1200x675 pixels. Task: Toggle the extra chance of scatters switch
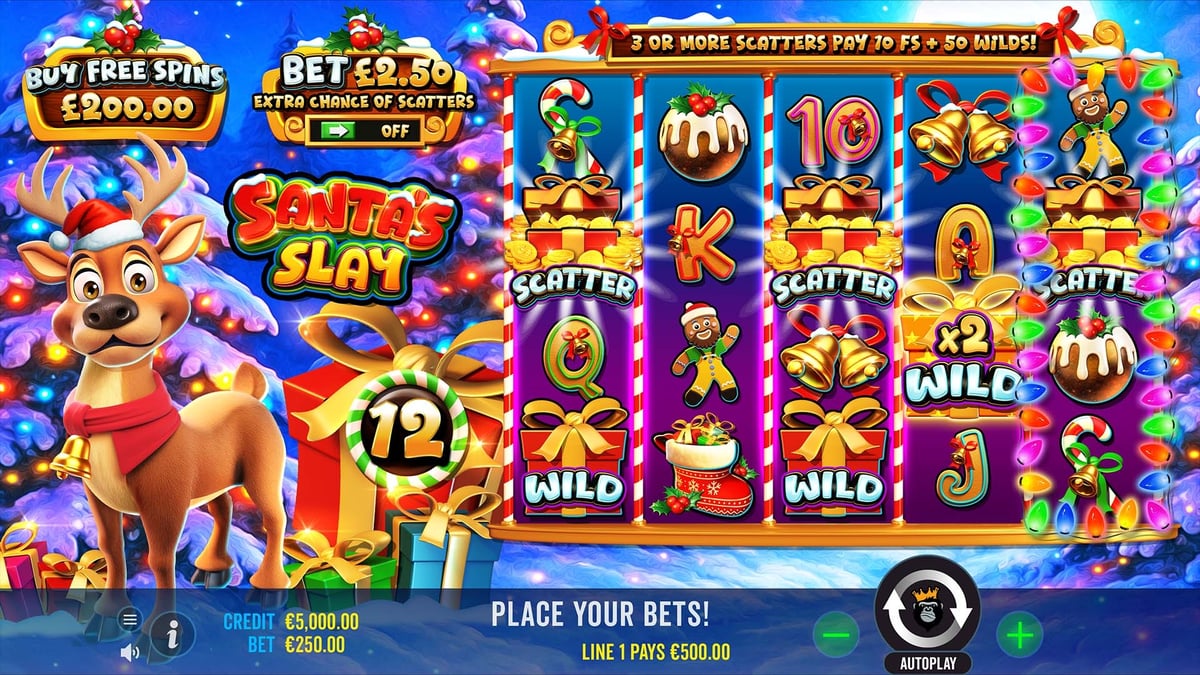tap(364, 130)
